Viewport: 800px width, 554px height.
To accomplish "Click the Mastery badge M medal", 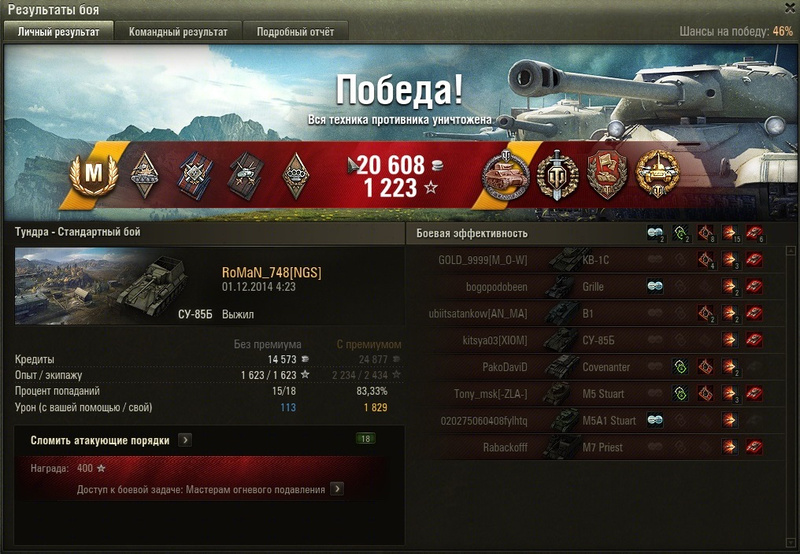I will click(x=93, y=176).
